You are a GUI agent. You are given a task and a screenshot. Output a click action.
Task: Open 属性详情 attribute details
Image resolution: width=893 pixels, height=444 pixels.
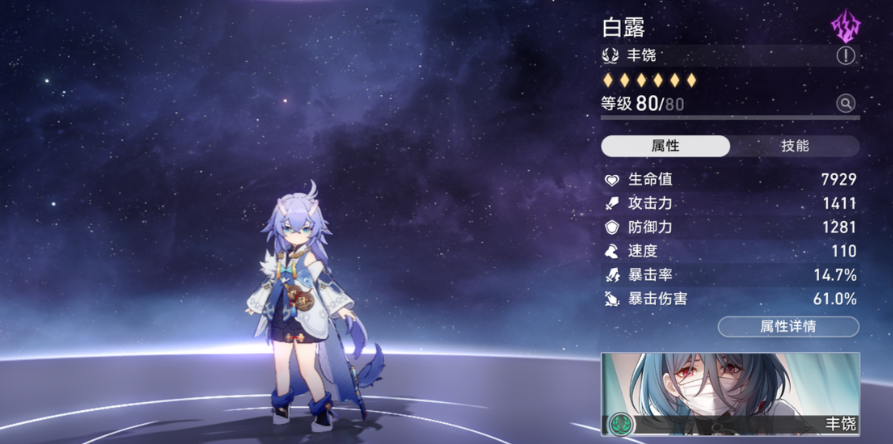click(x=788, y=326)
